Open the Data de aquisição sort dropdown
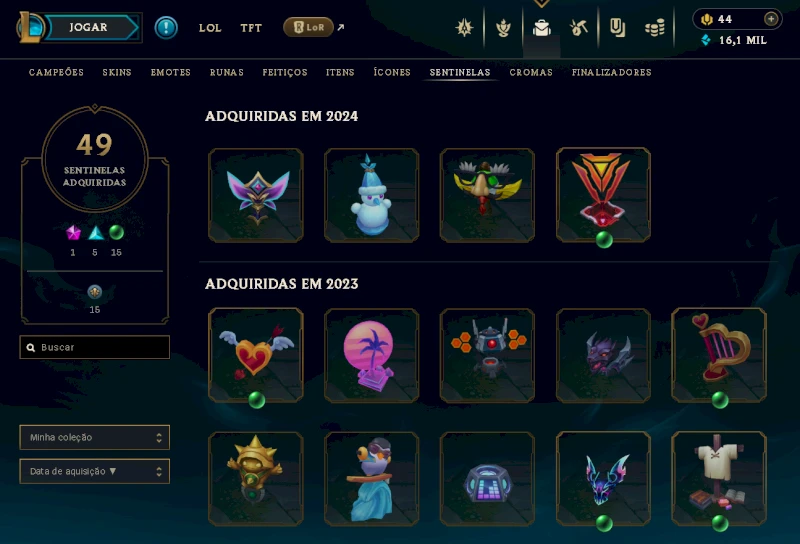800x544 pixels. click(95, 471)
